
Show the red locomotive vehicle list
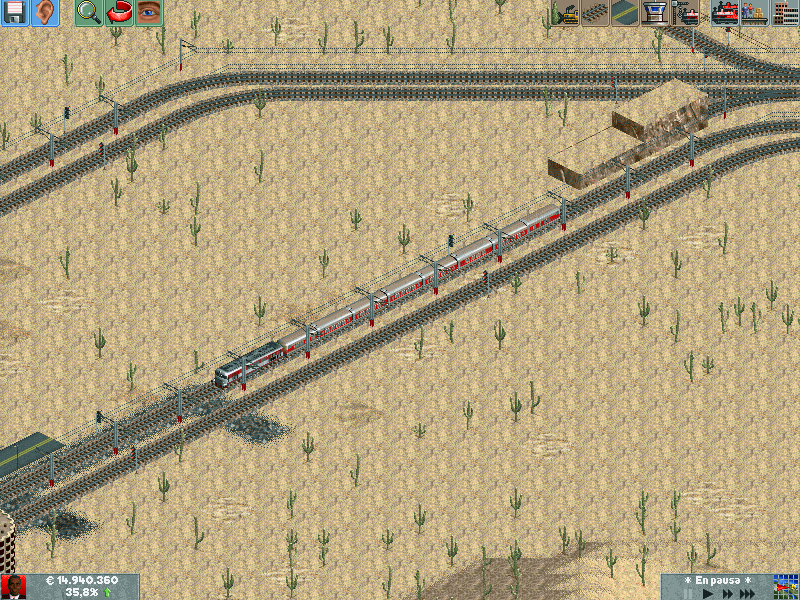coord(724,13)
